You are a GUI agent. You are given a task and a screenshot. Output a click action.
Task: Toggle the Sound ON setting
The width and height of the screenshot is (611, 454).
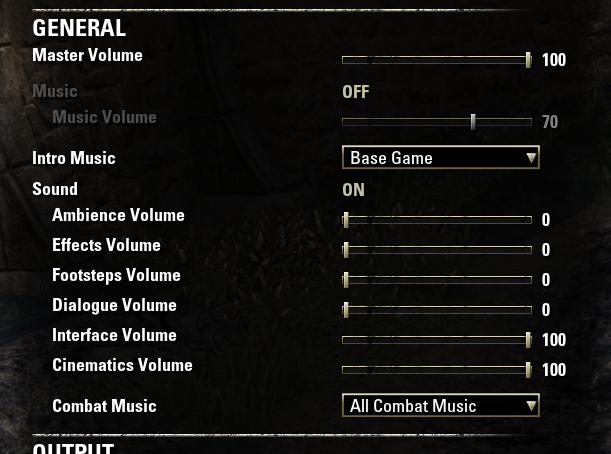pos(353,189)
